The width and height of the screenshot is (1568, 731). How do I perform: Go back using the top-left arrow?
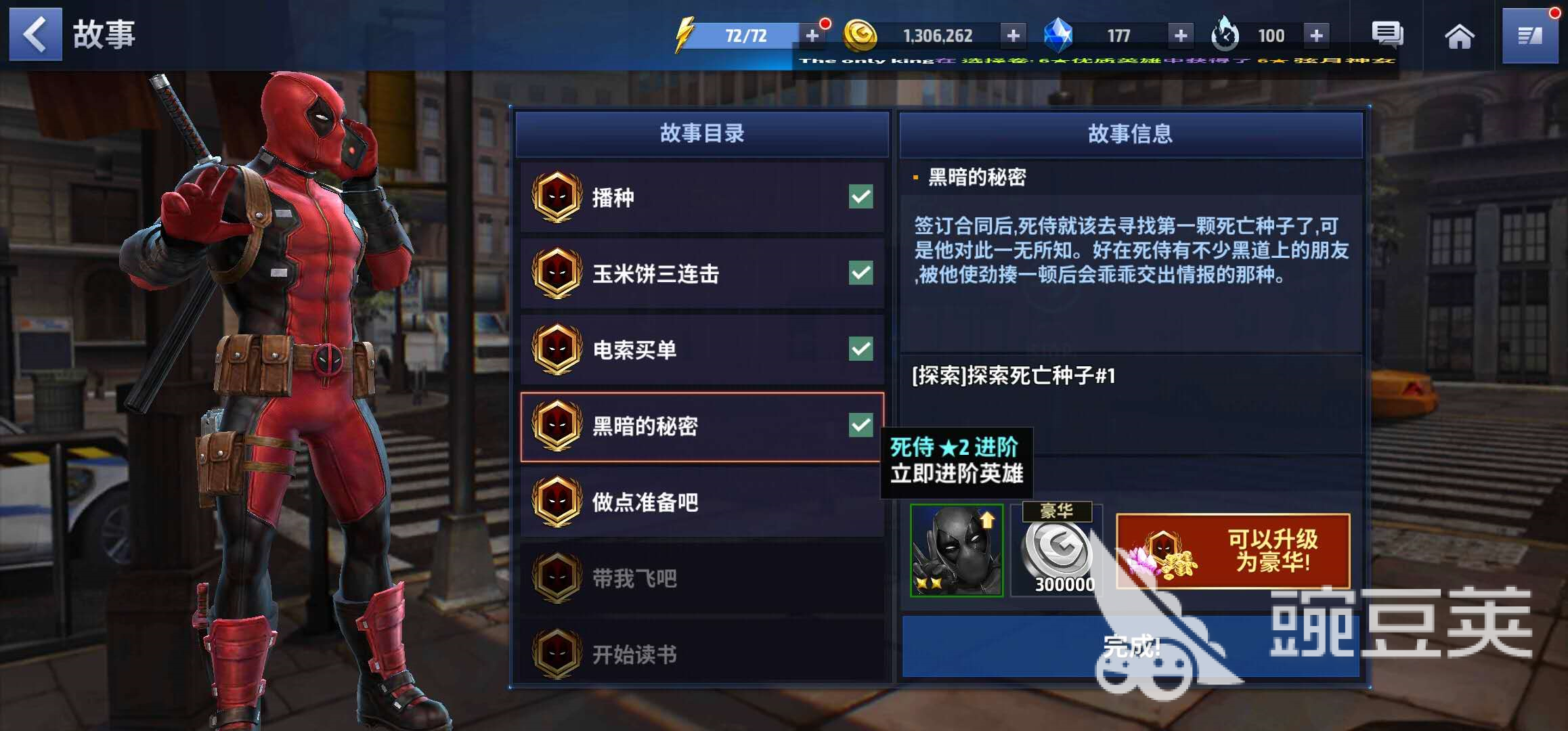pyautogui.click(x=35, y=35)
